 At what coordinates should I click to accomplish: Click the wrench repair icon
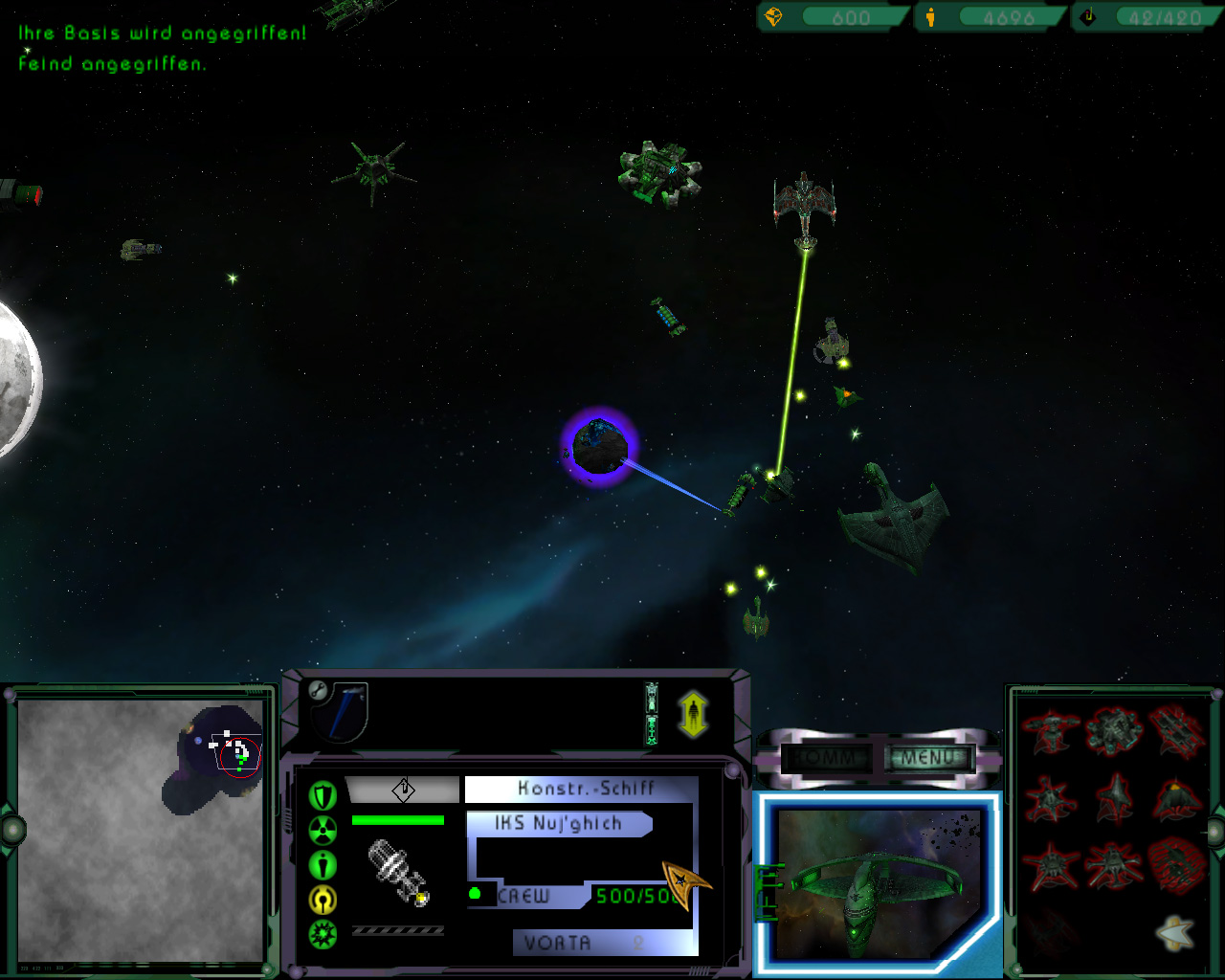pos(319,691)
